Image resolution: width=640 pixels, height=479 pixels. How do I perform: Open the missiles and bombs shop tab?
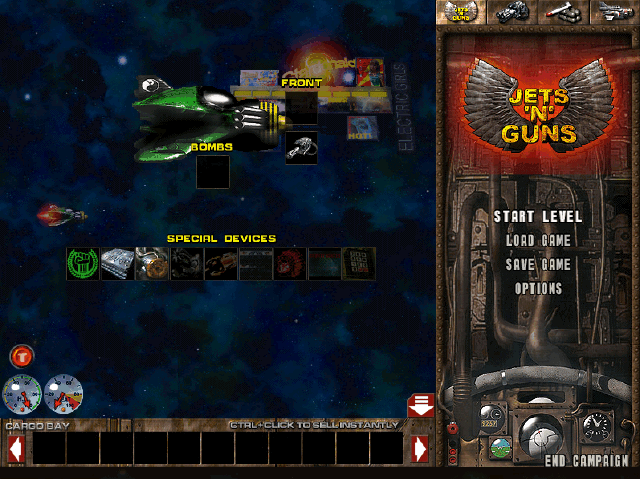pos(564,11)
